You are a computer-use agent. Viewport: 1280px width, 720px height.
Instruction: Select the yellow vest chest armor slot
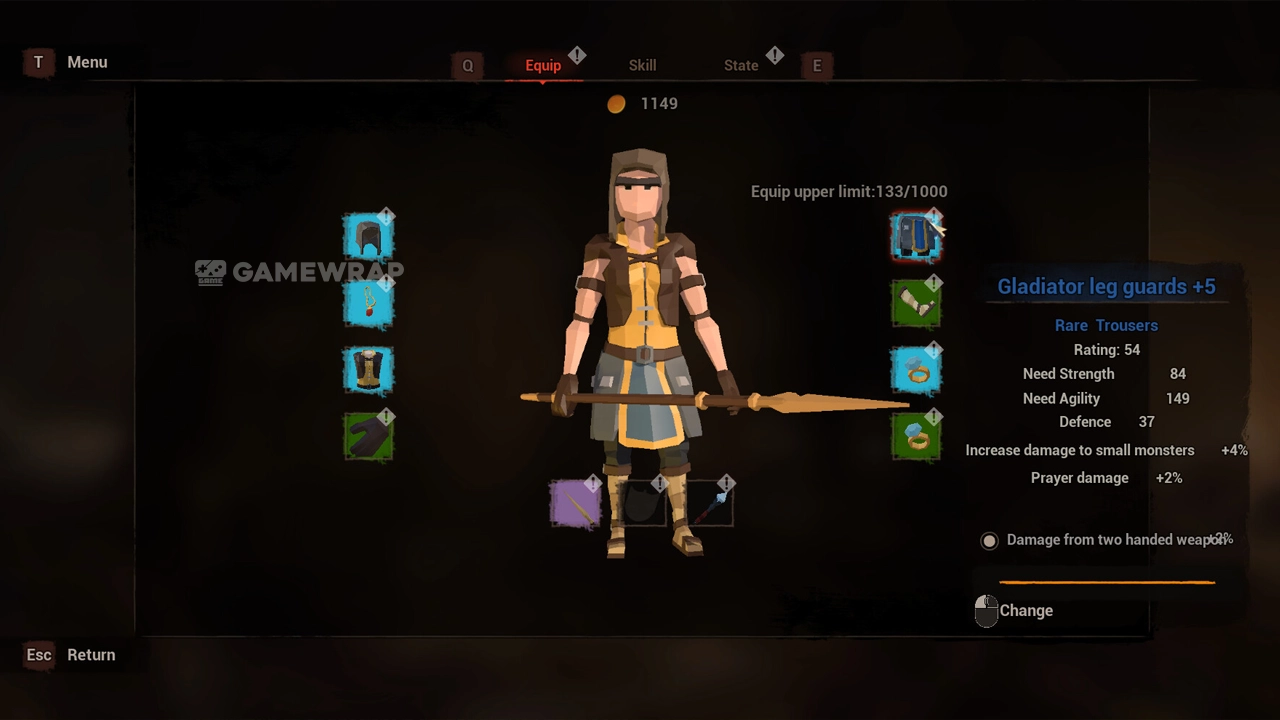(x=368, y=370)
